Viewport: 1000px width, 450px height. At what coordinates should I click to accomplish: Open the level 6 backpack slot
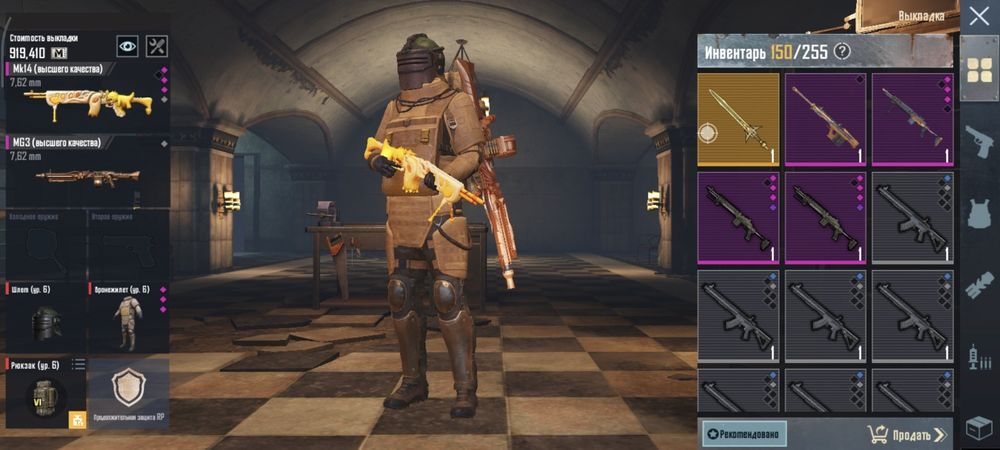coord(45,394)
